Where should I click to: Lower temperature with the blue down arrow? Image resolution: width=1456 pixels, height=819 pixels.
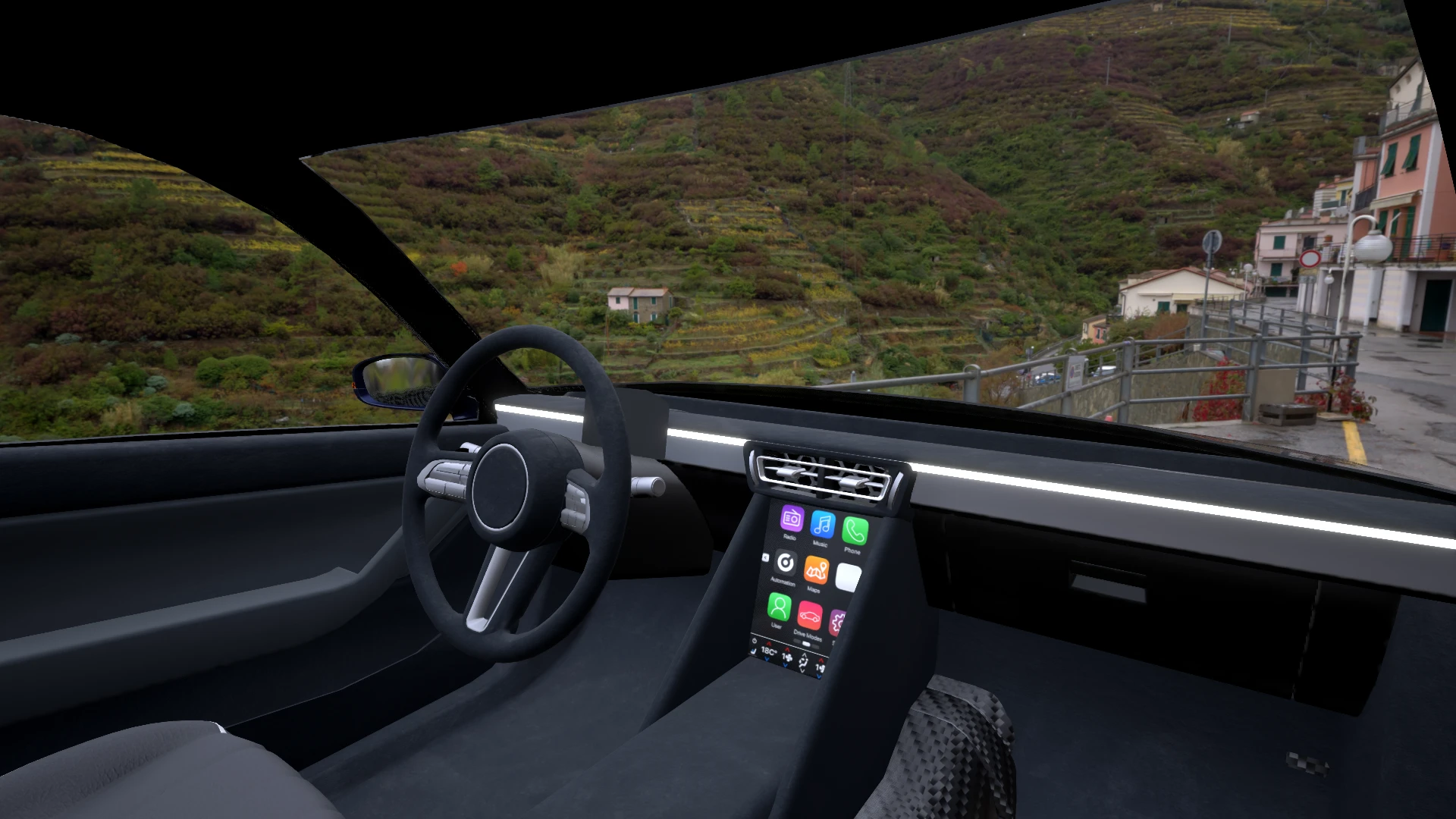click(767, 659)
